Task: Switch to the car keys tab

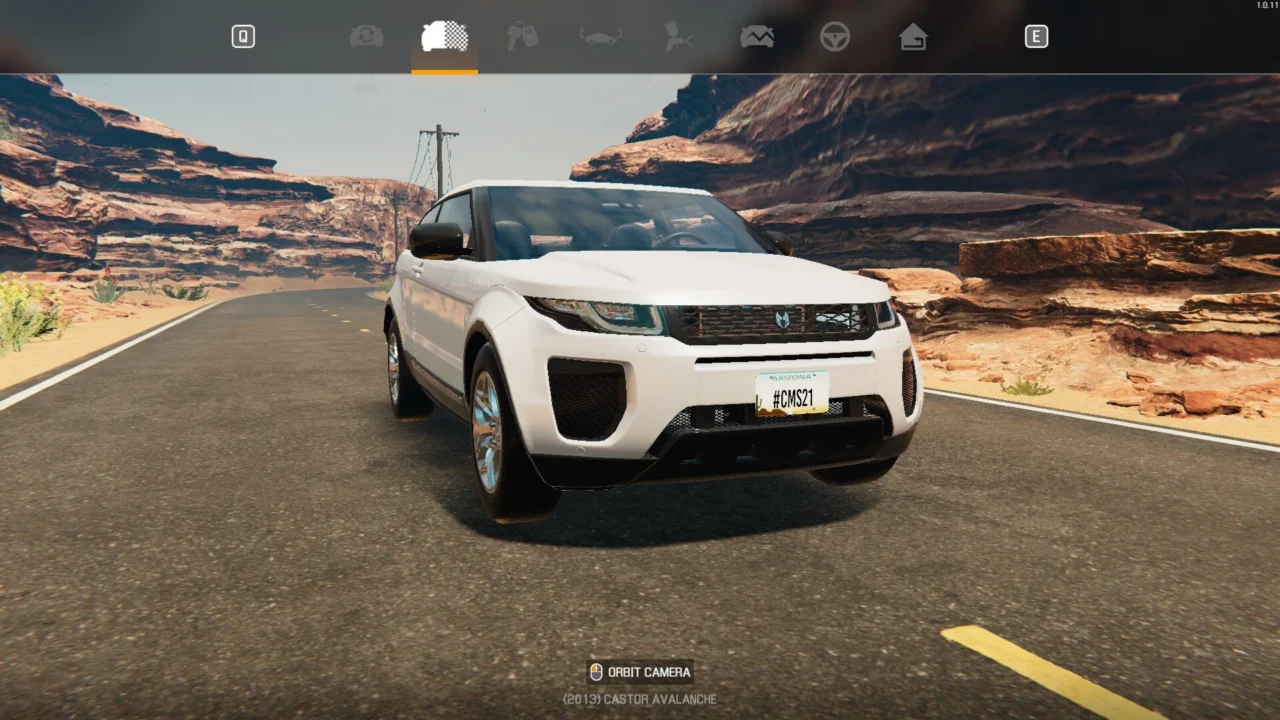Action: [522, 37]
